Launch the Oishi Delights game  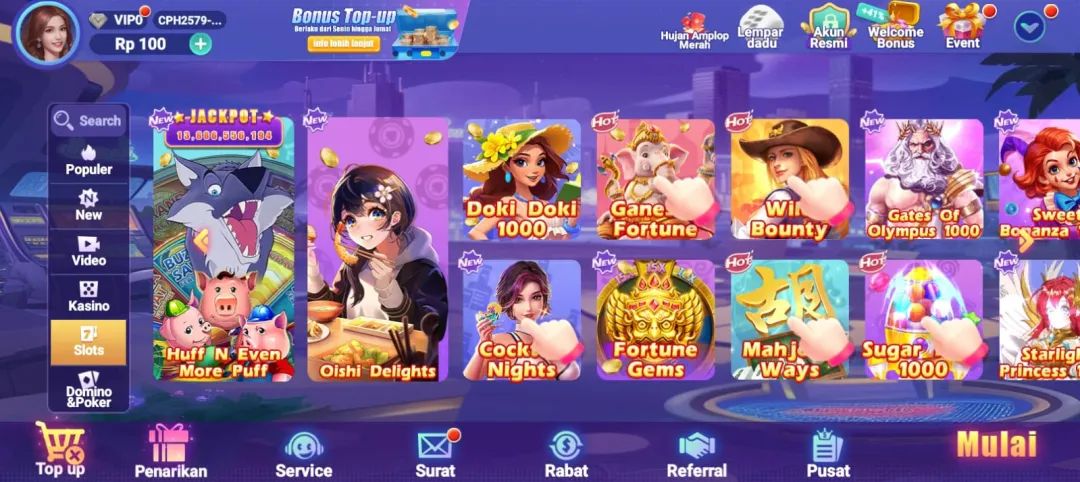click(x=377, y=250)
